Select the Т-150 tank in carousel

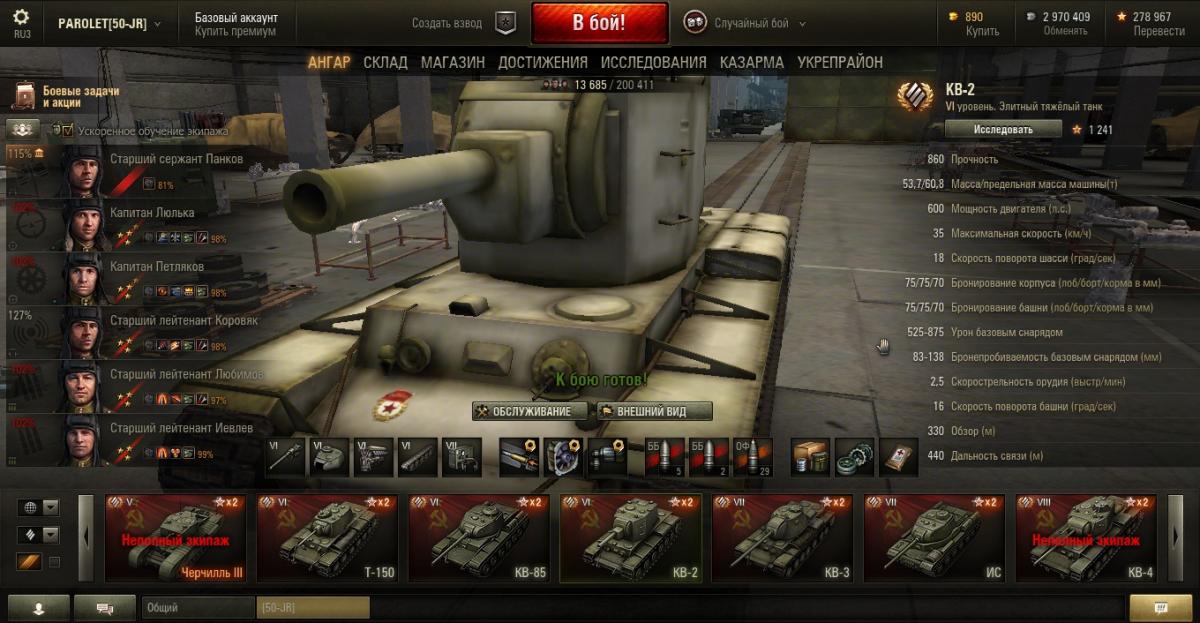click(x=329, y=537)
